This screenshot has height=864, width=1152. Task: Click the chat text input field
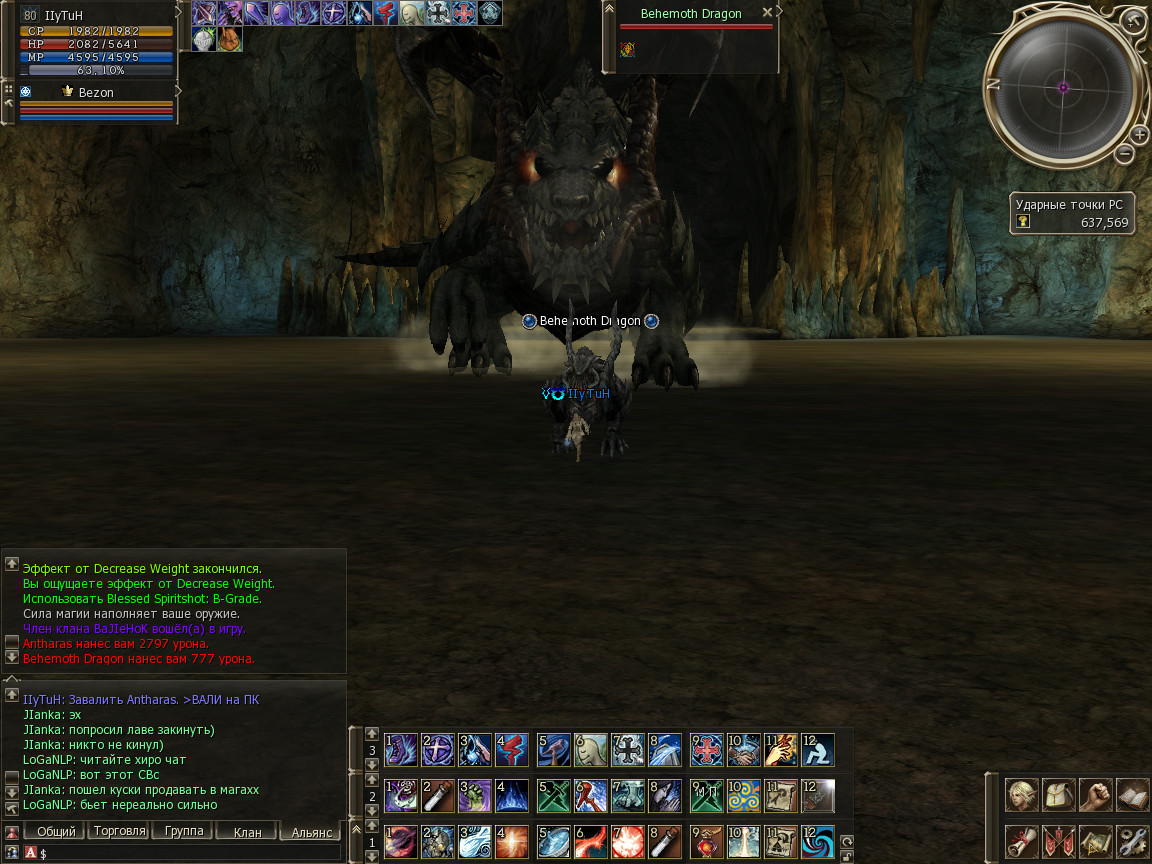pos(190,853)
